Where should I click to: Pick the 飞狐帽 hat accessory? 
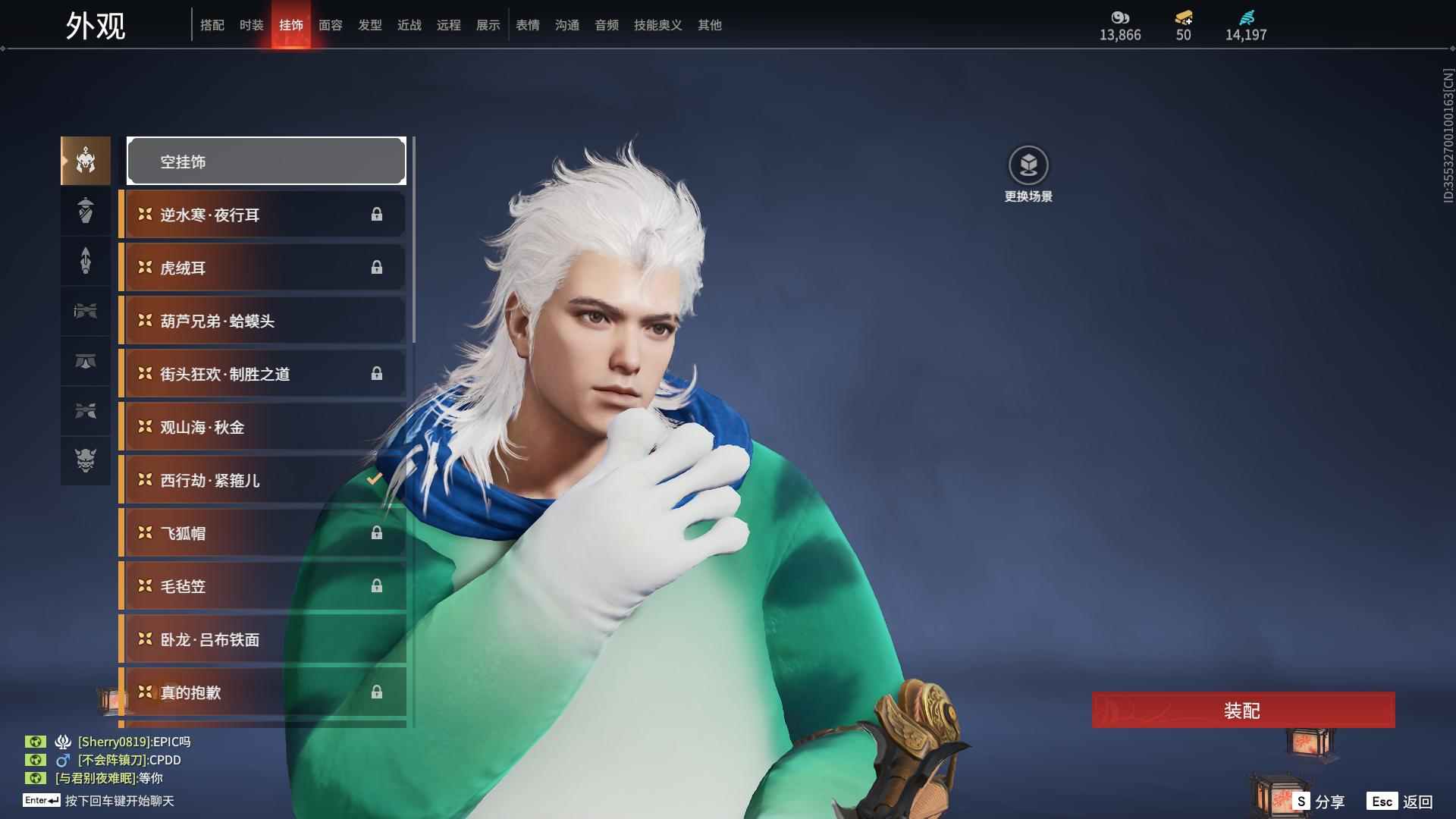pyautogui.click(x=262, y=533)
